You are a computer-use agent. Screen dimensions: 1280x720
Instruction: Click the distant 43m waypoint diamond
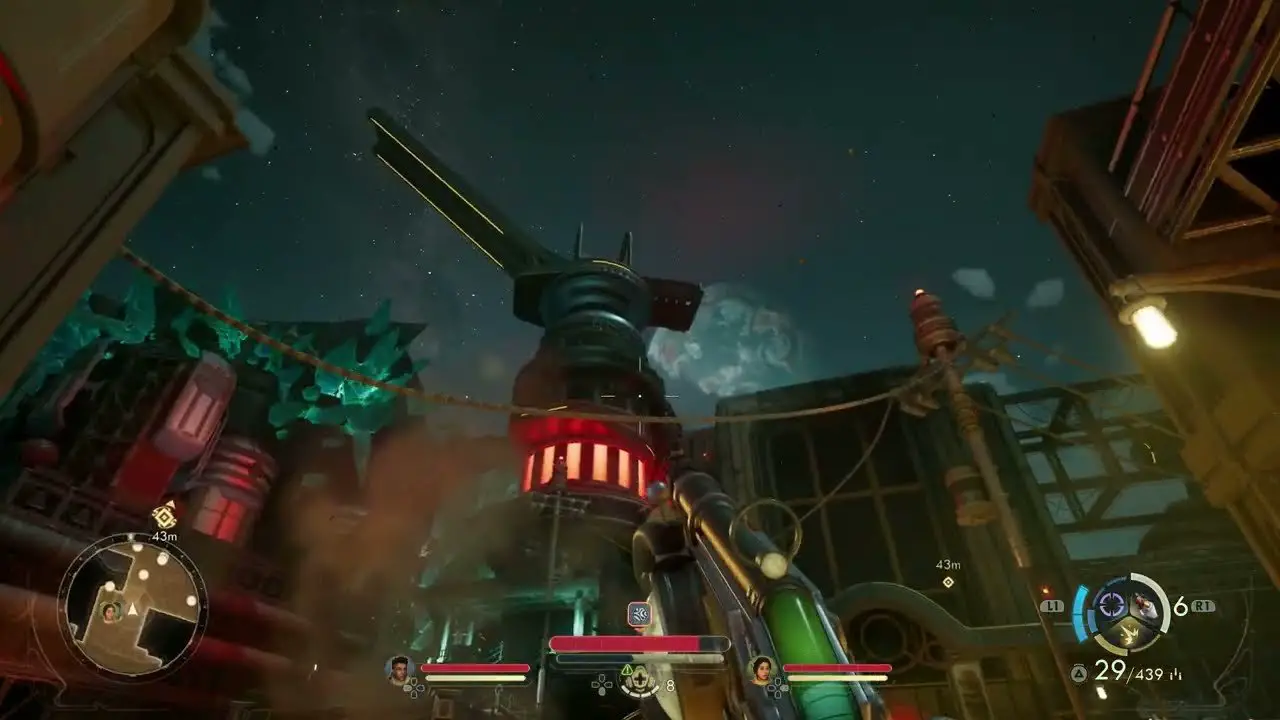pyautogui.click(x=948, y=582)
